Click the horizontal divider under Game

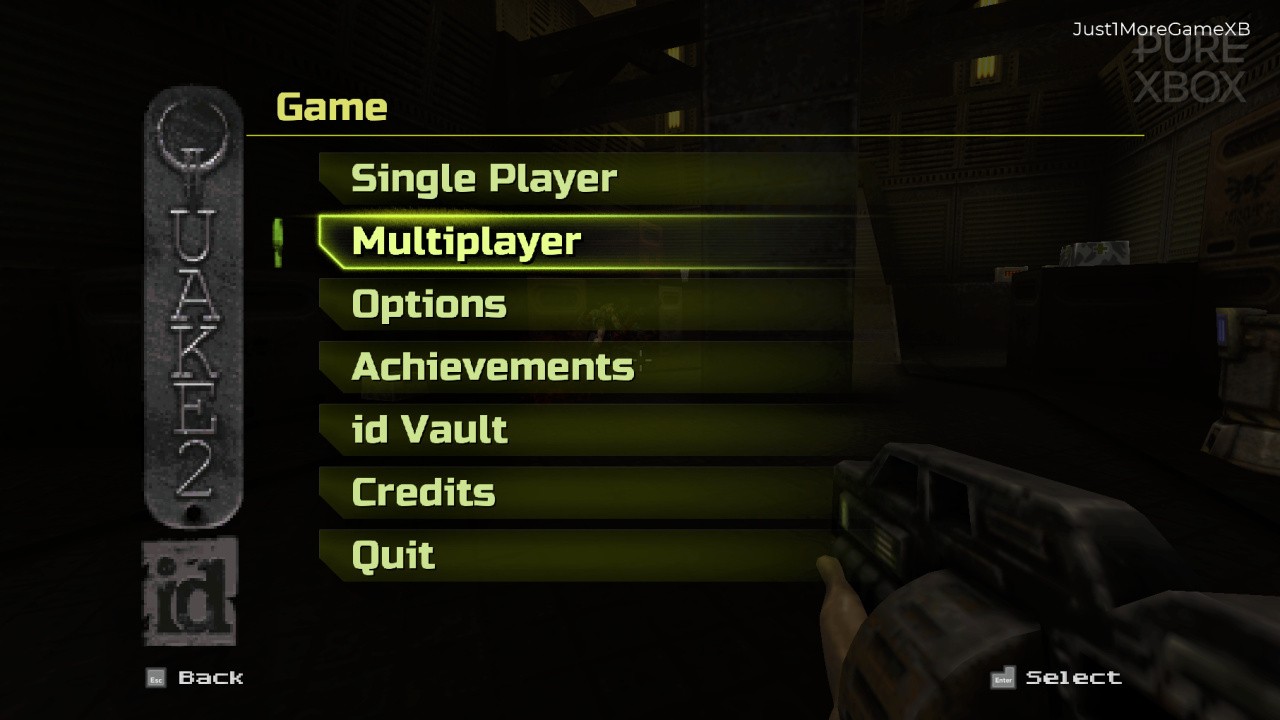(700, 133)
